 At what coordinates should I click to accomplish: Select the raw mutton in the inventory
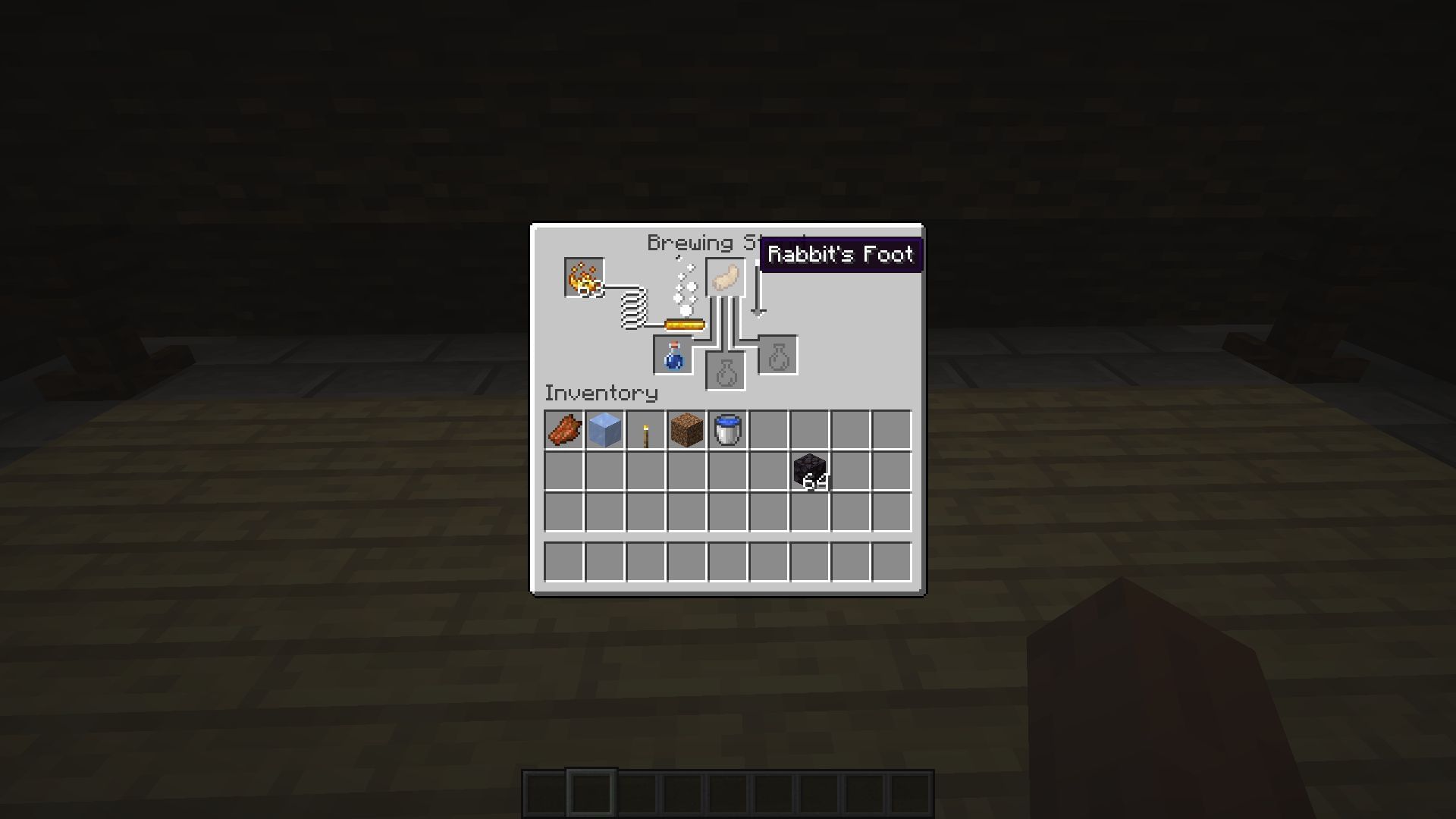coord(564,431)
